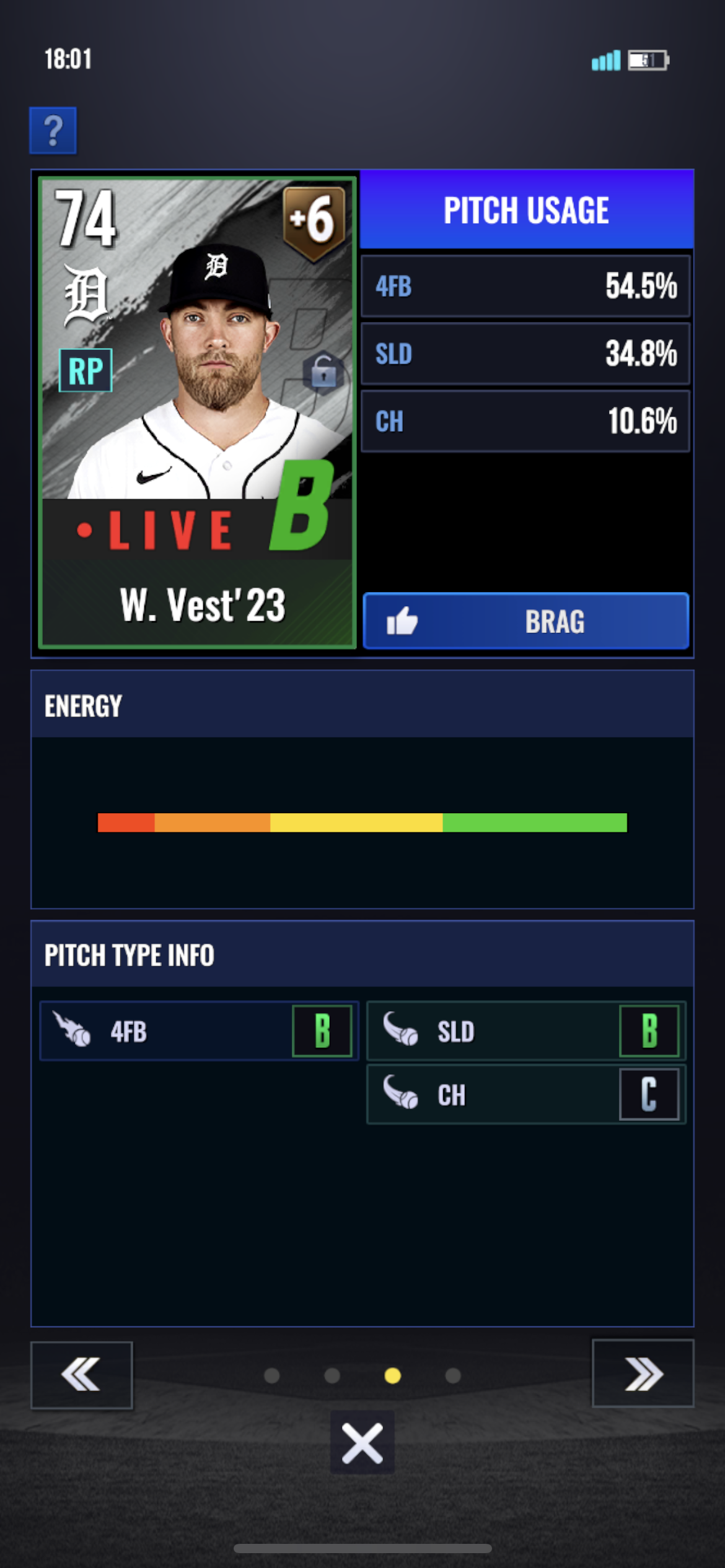Select the W. Vest '23 player card
The width and height of the screenshot is (725, 1568).
[197, 412]
